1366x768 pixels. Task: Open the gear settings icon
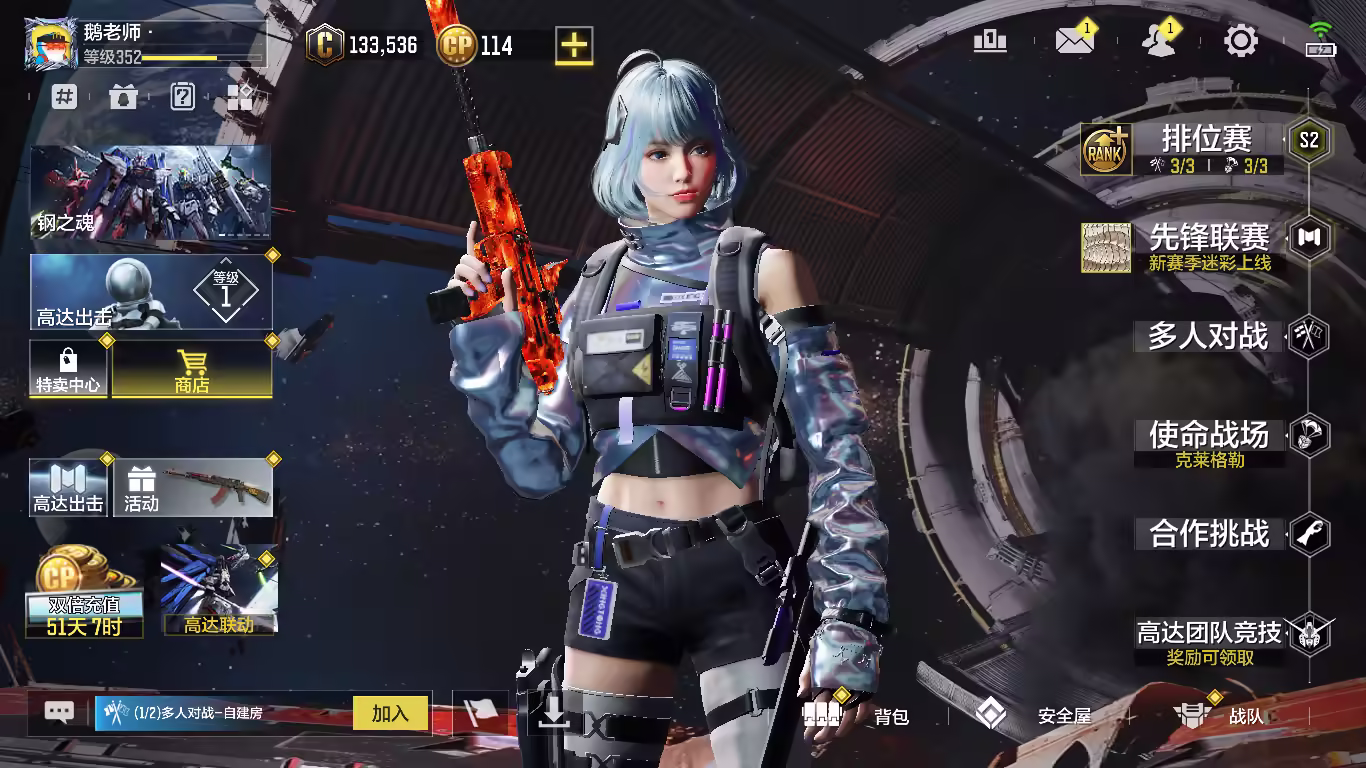[x=1241, y=41]
